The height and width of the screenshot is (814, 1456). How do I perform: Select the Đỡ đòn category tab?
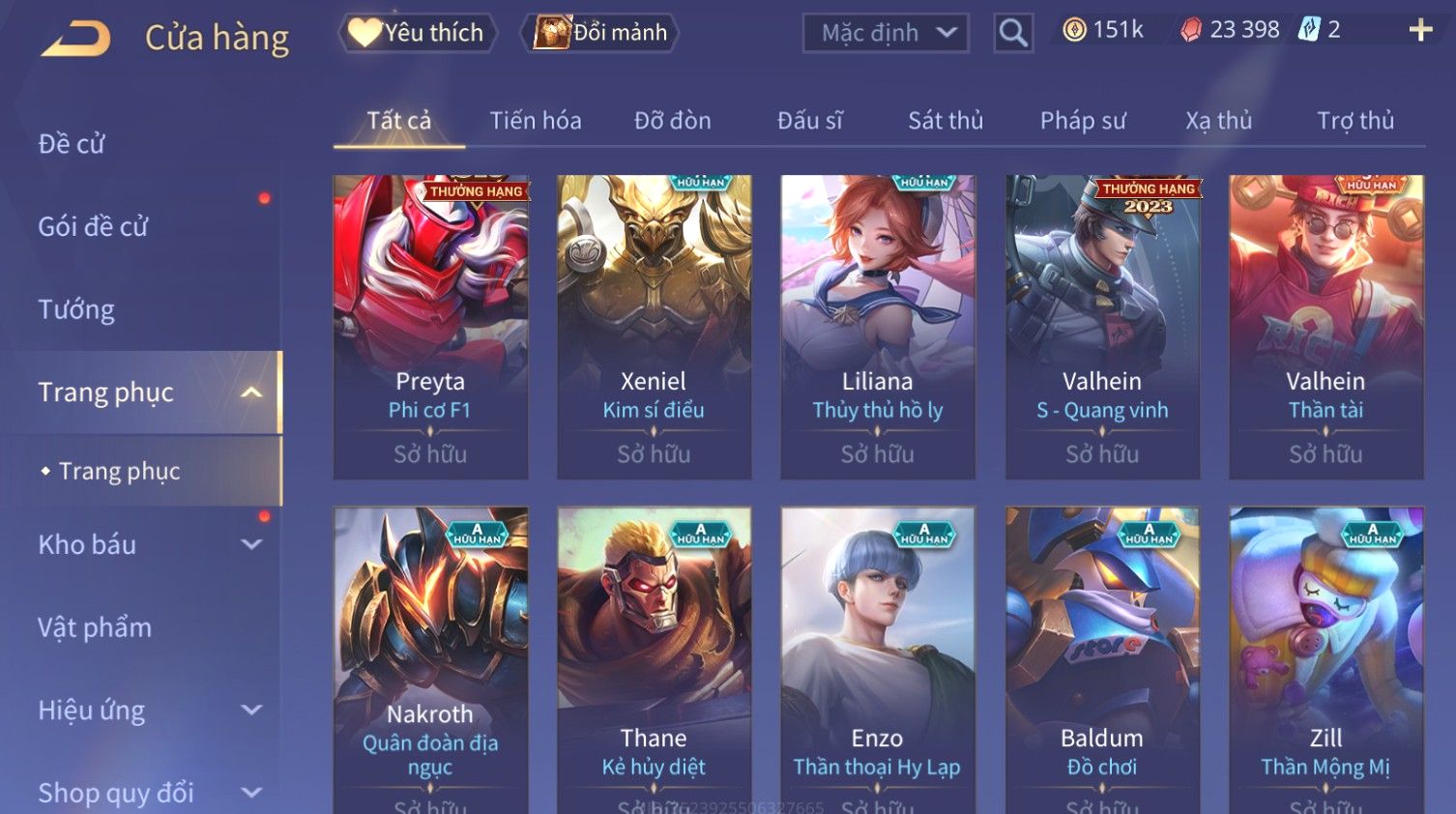672,121
